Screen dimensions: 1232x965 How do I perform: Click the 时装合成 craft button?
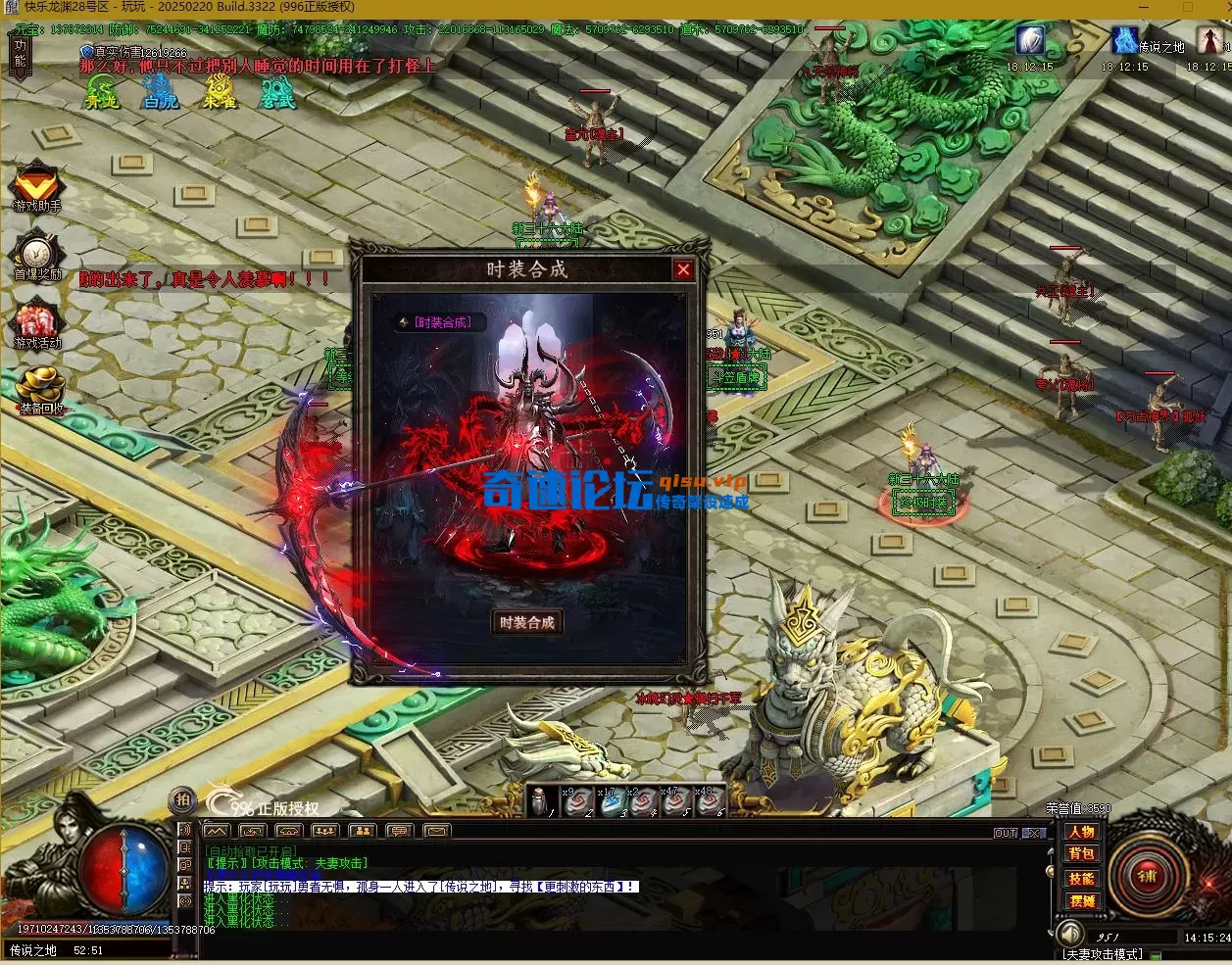click(x=527, y=622)
